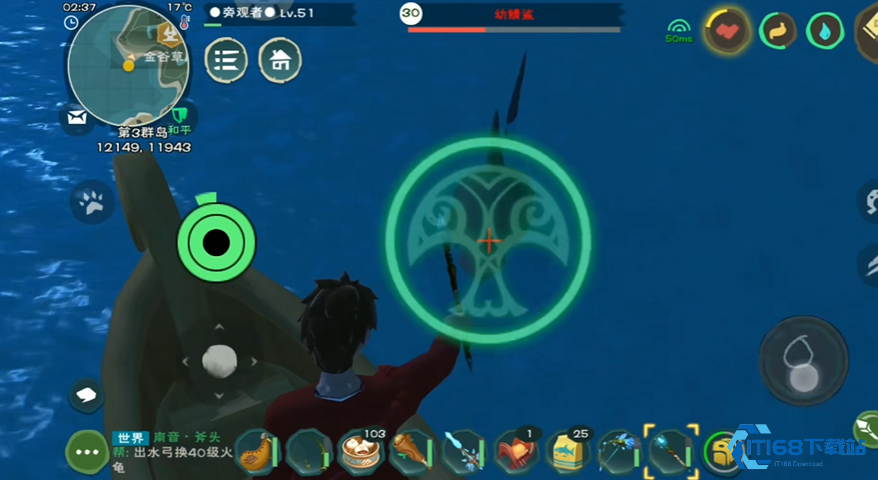Tap the green shield peace mode icon
This screenshot has width=878, height=480.
point(180,114)
